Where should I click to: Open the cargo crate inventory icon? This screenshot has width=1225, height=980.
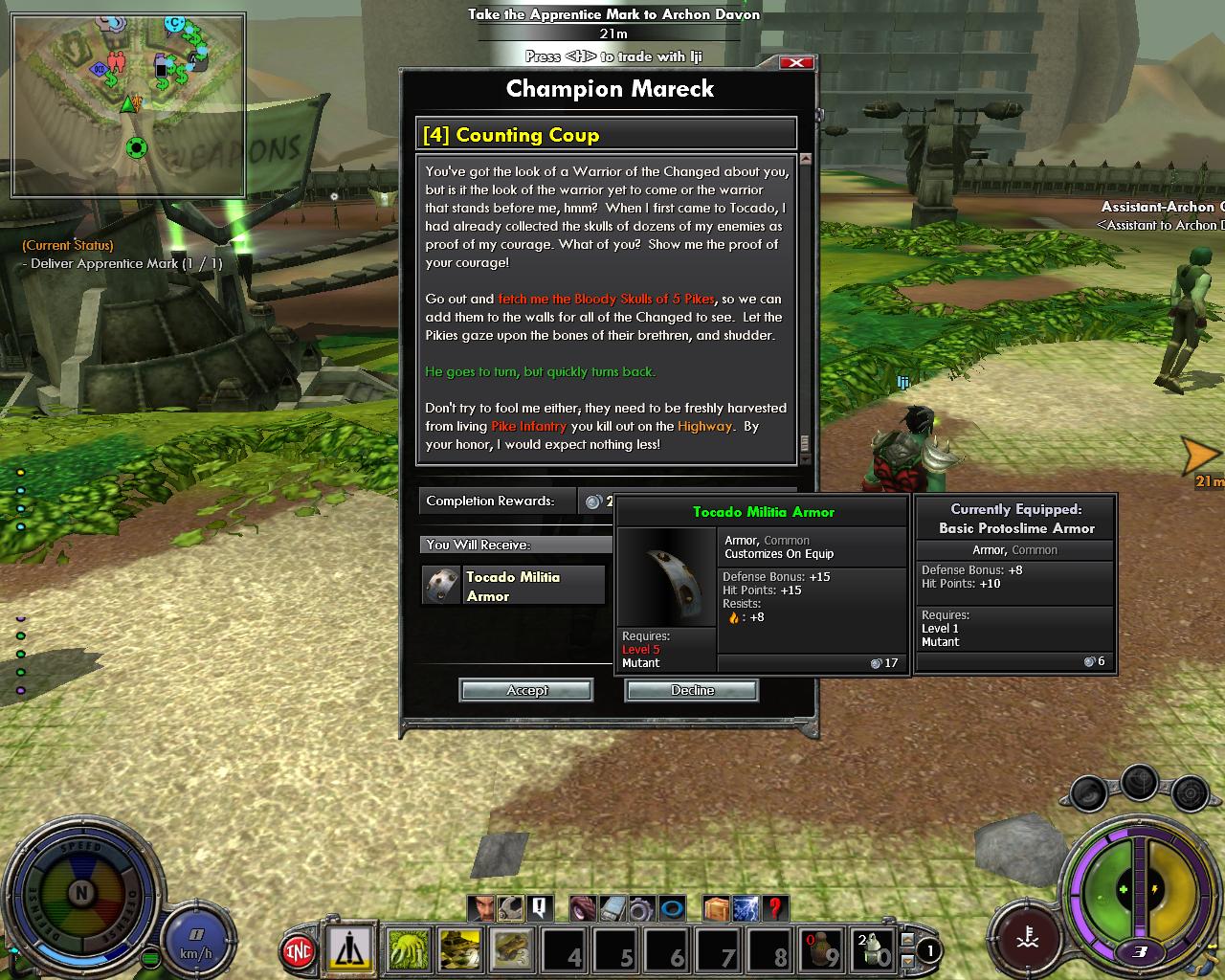(x=716, y=907)
